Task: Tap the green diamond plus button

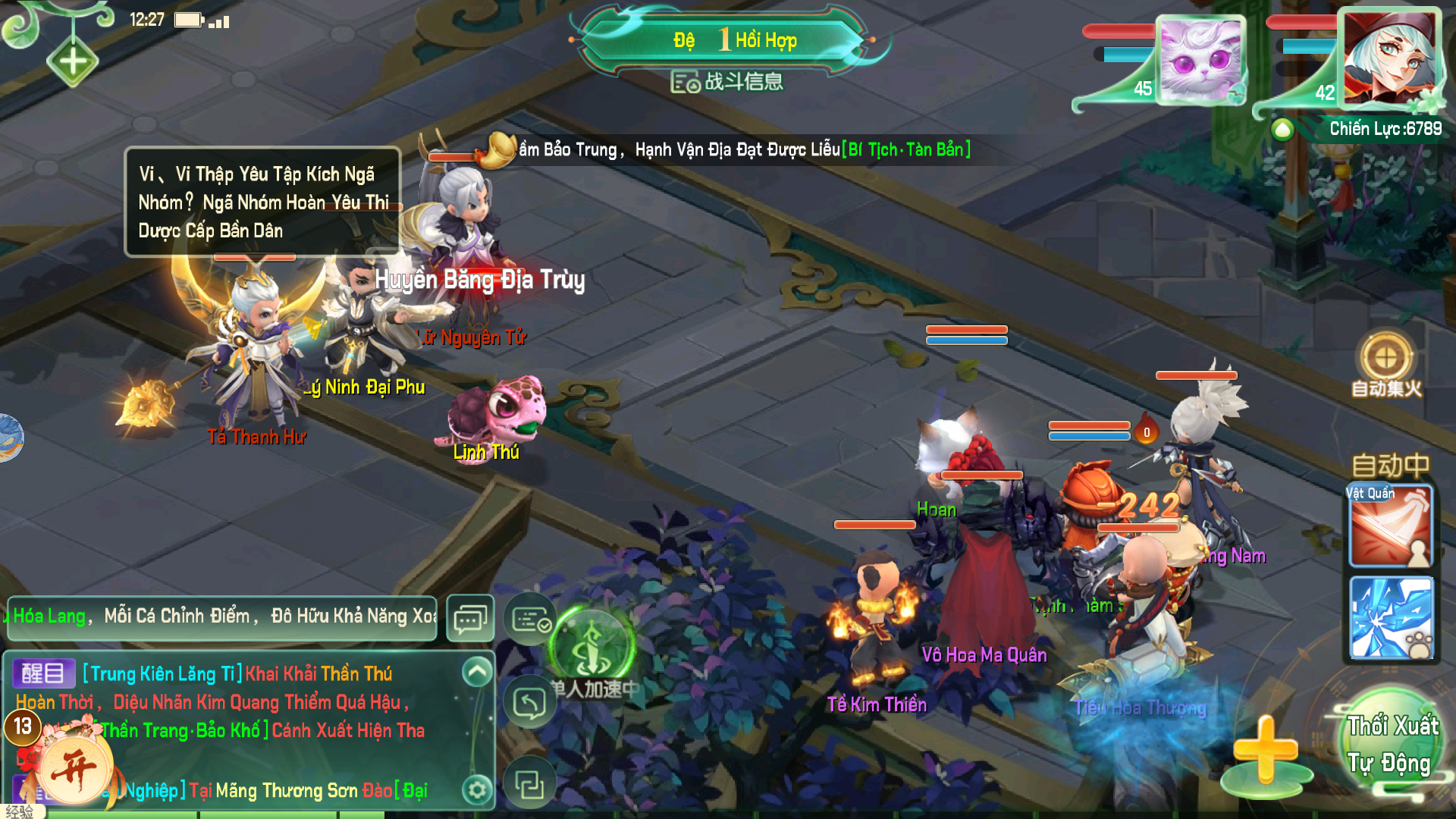Action: pyautogui.click(x=73, y=61)
